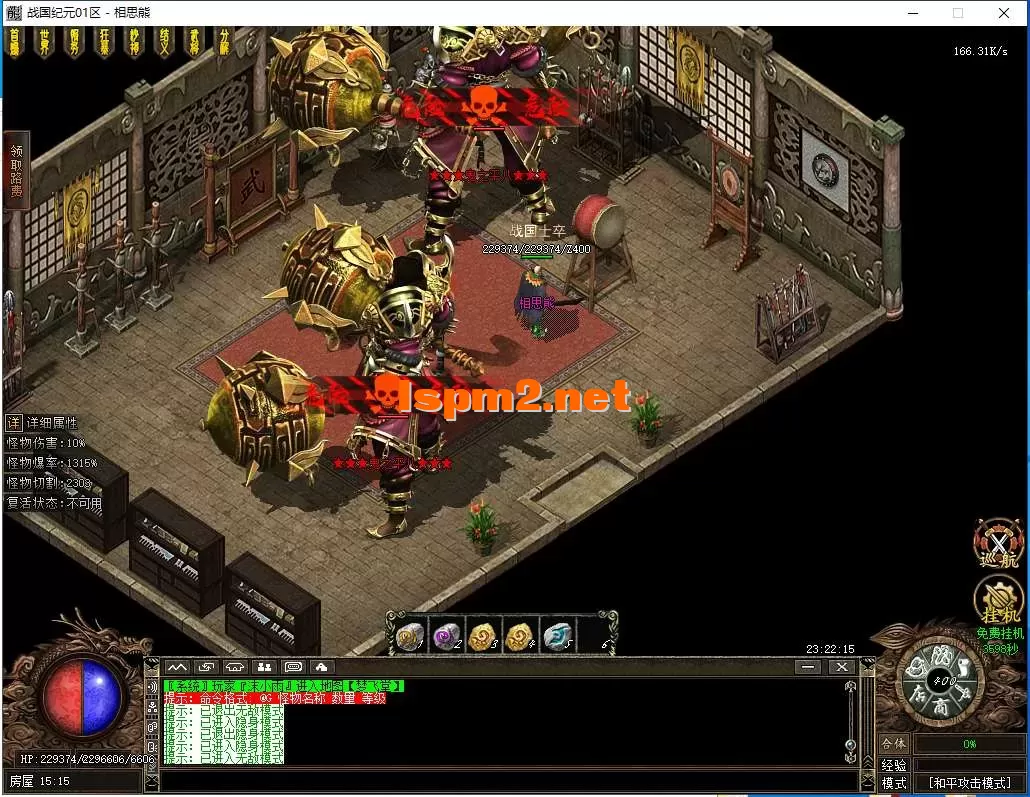
Task: Select the two-person group chat button
Action: pyautogui.click(x=265, y=667)
